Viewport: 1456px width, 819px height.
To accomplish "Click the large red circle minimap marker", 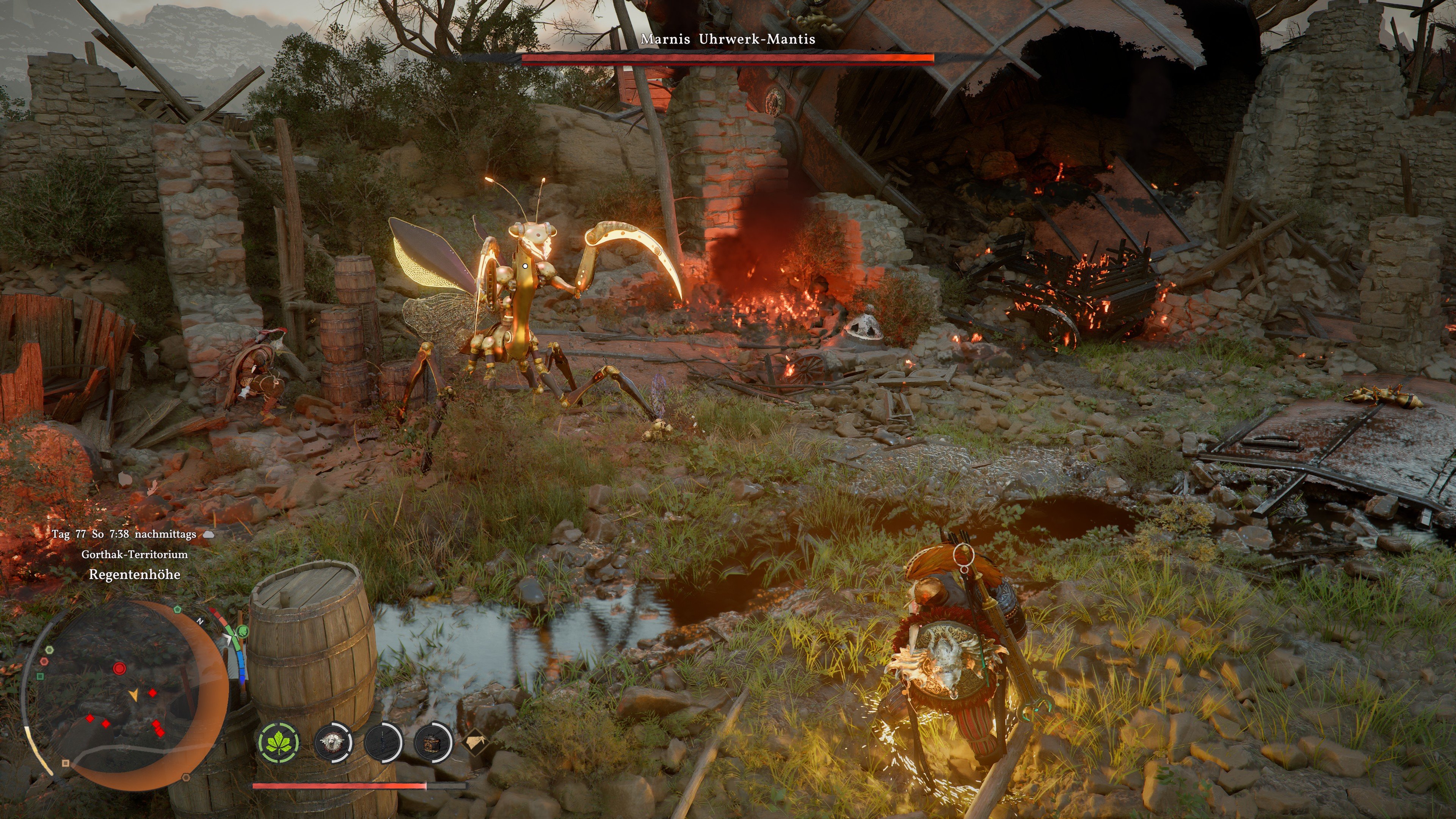I will (x=119, y=668).
